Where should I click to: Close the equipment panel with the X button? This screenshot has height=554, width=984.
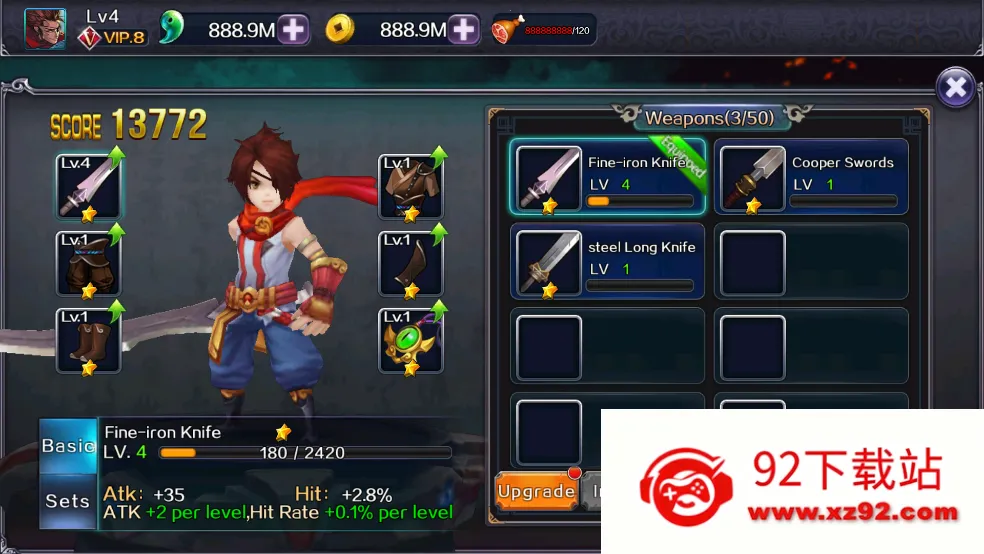point(956,88)
